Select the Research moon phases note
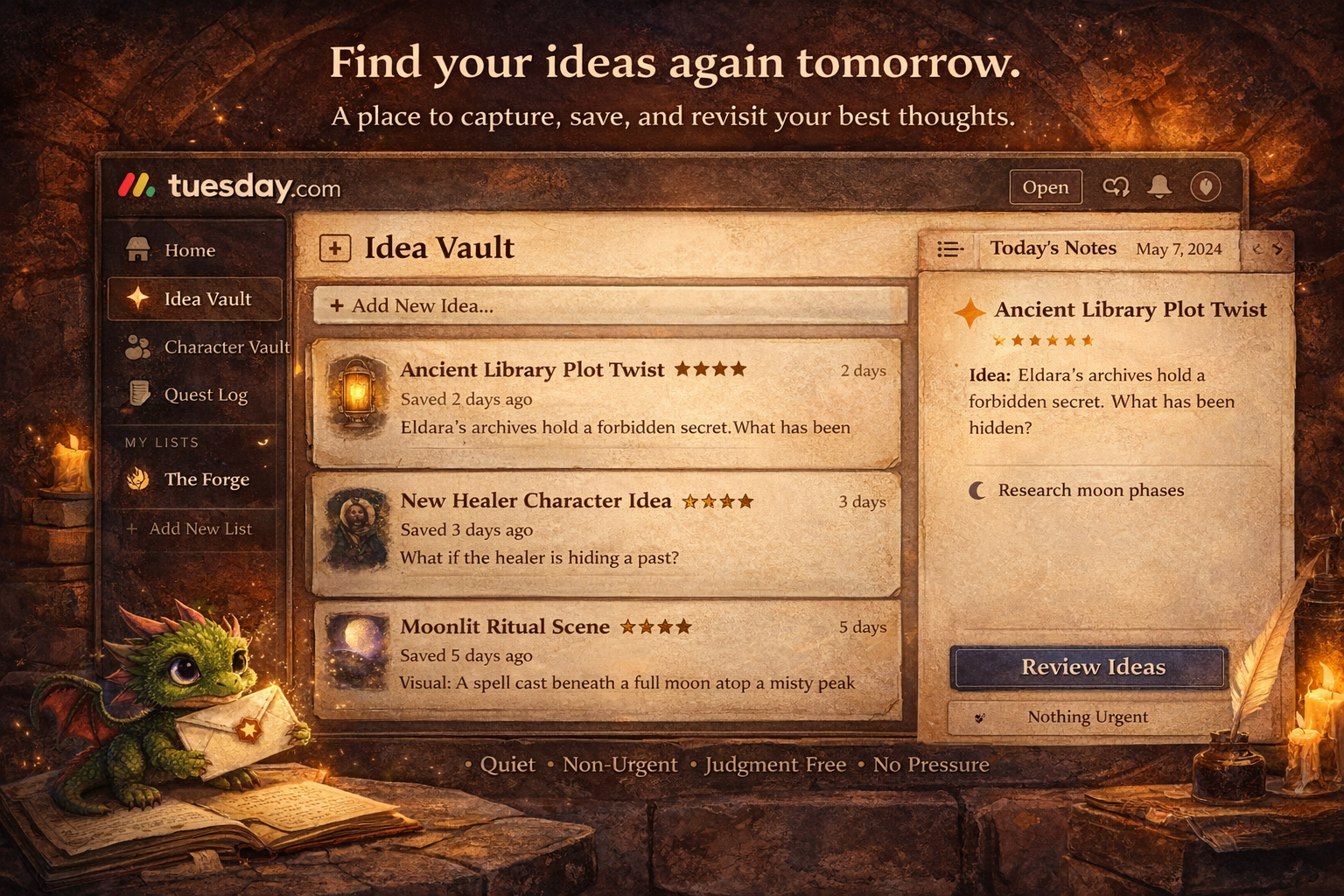 1090,491
